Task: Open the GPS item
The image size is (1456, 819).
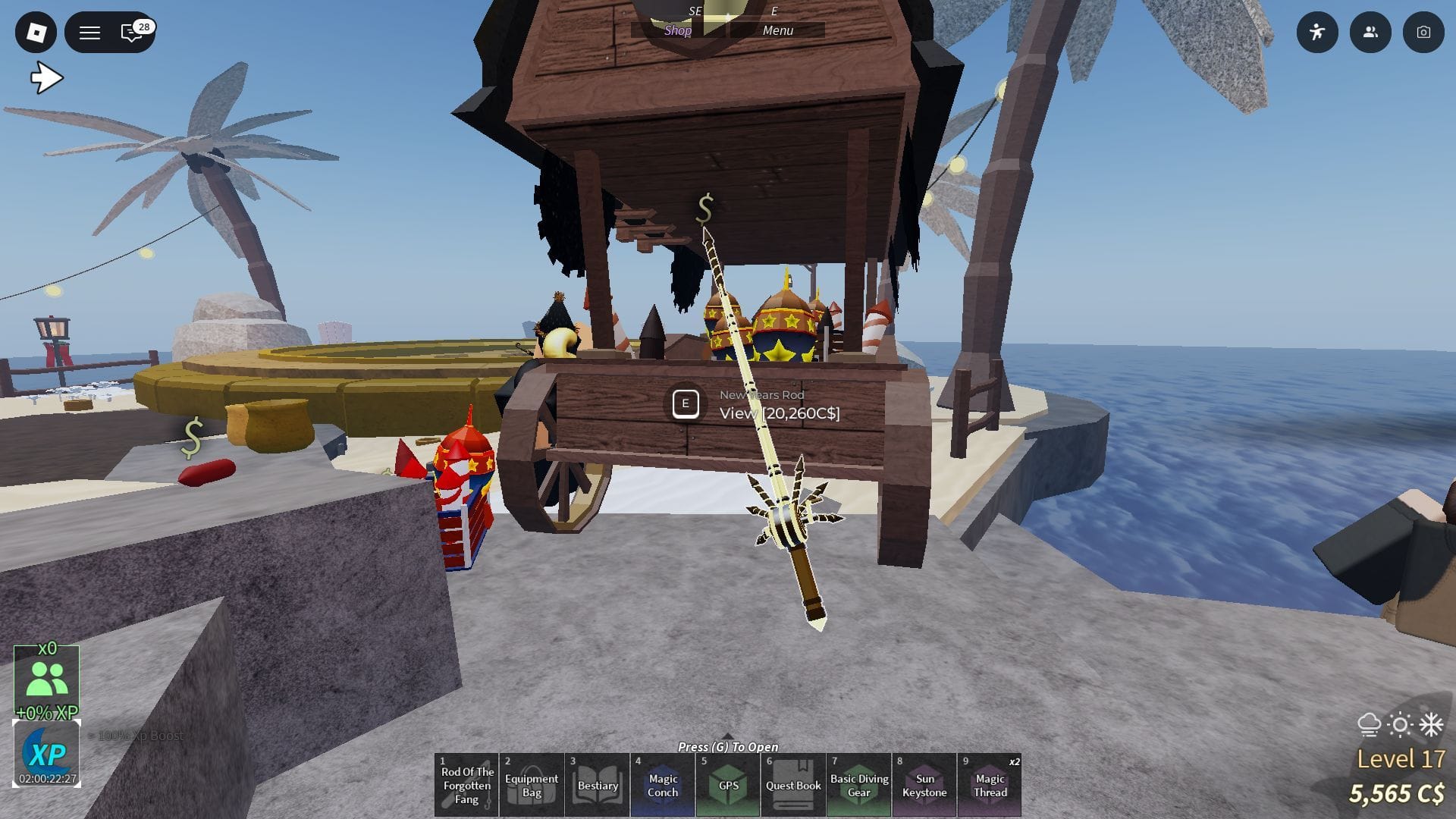Action: [x=727, y=785]
